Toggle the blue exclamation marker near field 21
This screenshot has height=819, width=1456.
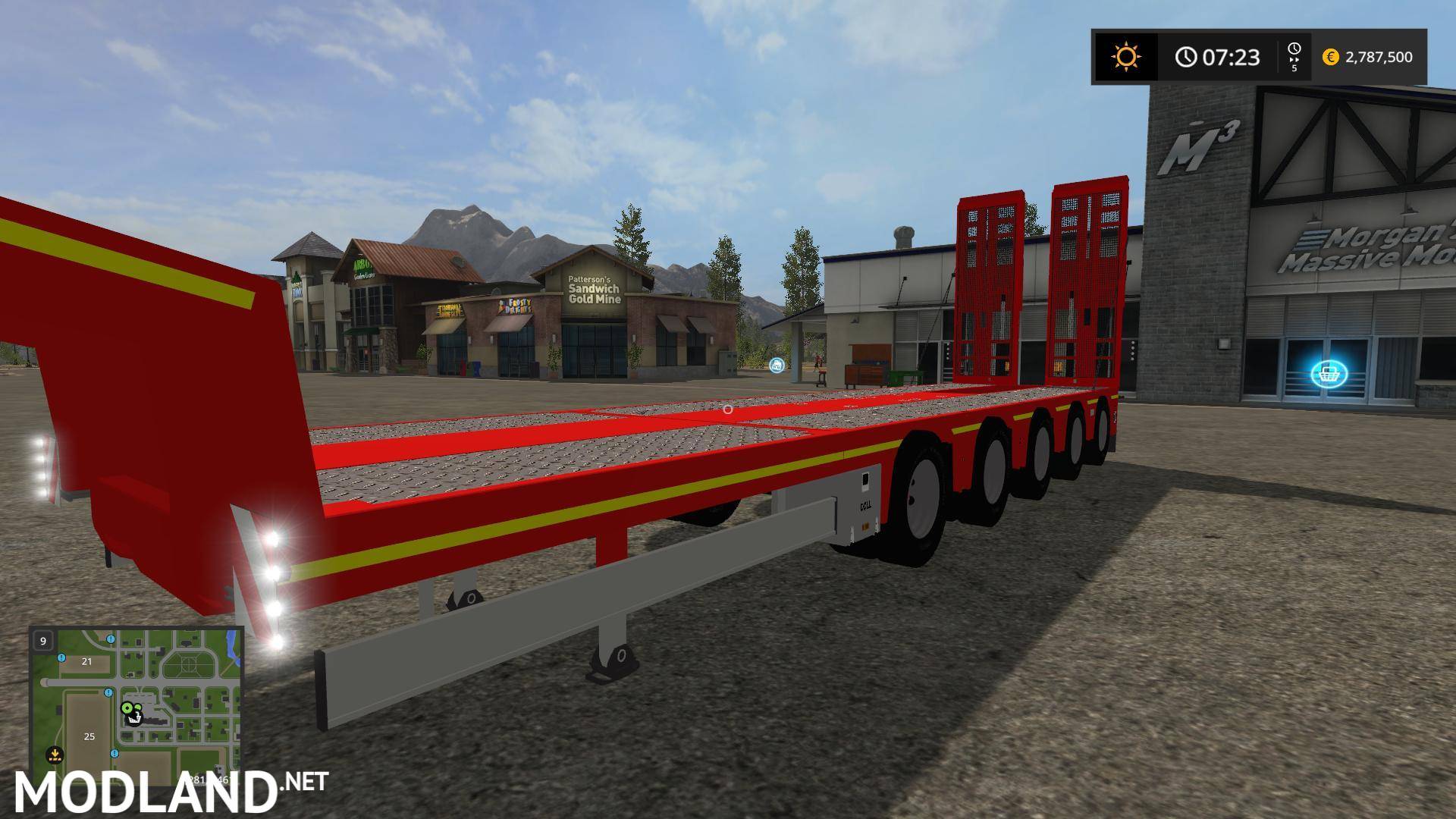coord(61,657)
